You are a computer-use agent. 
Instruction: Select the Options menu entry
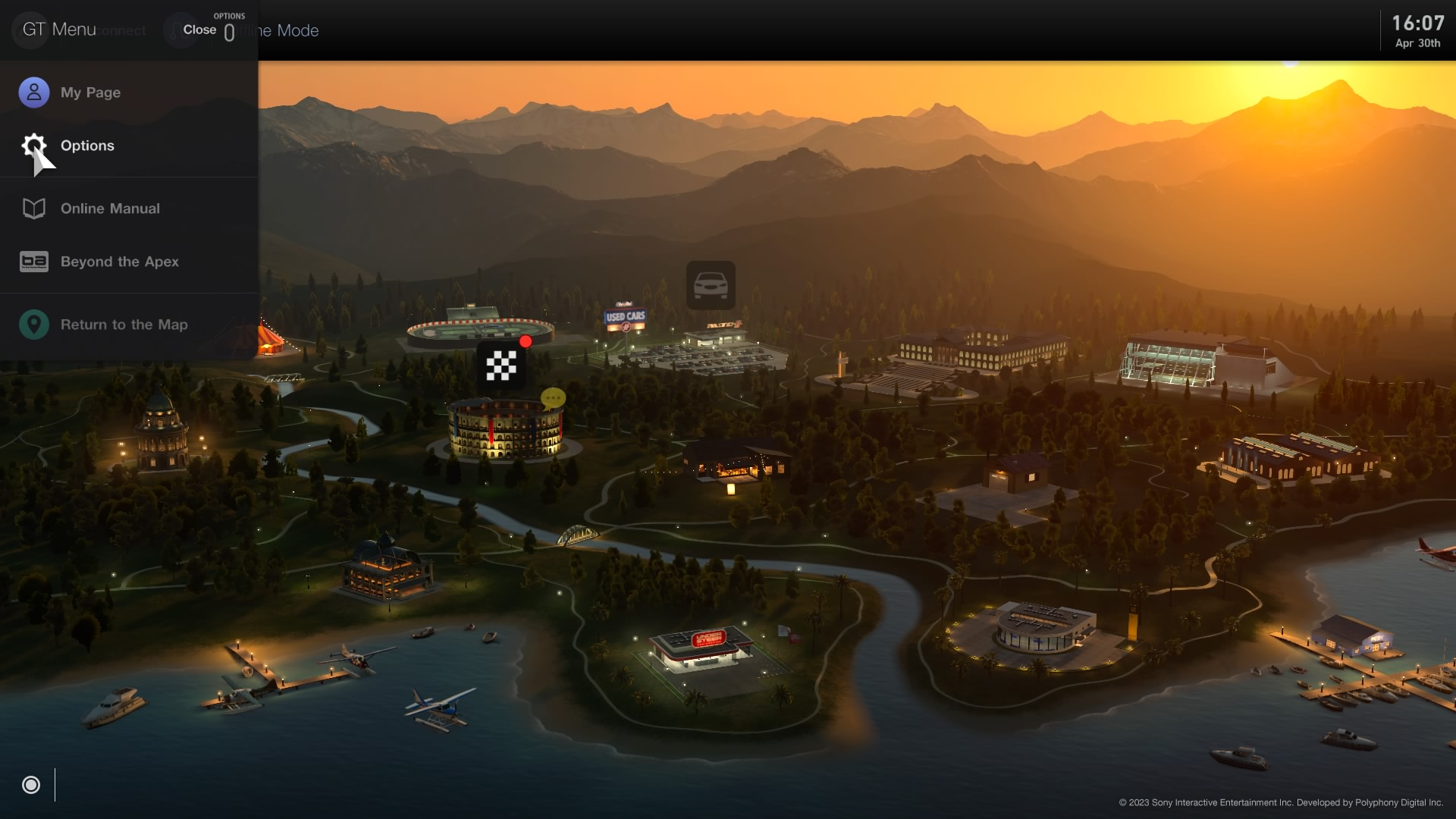87,146
